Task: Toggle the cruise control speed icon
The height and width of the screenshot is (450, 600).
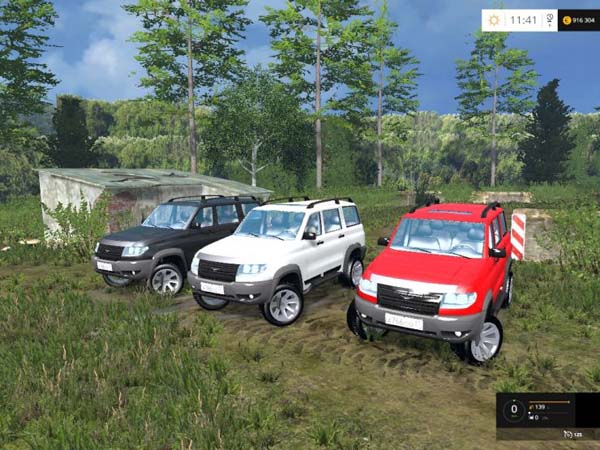Action: [x=569, y=434]
